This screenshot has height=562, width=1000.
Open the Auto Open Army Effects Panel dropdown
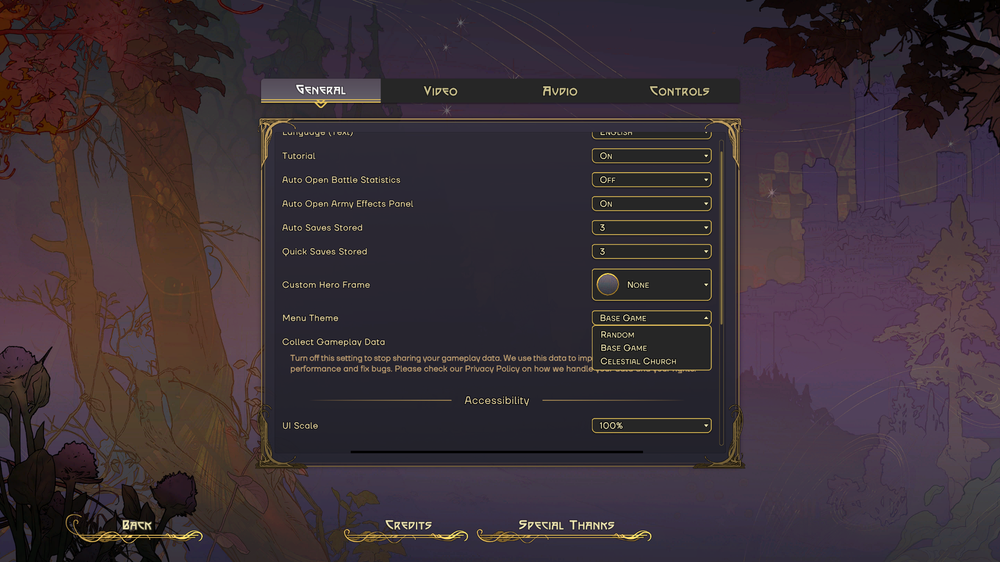coord(651,204)
